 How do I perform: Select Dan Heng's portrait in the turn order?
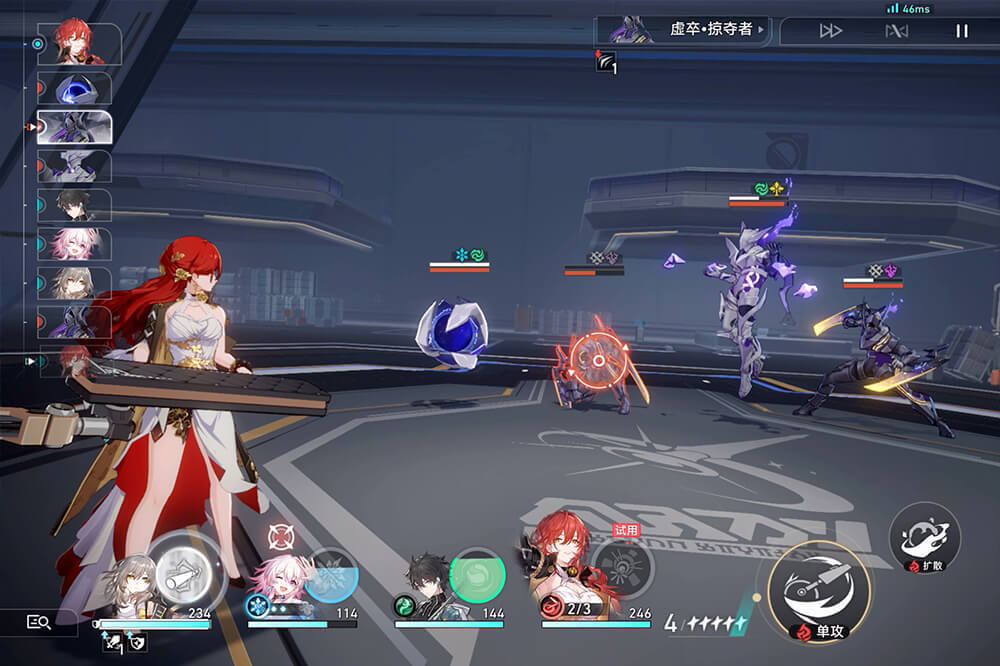coord(75,205)
